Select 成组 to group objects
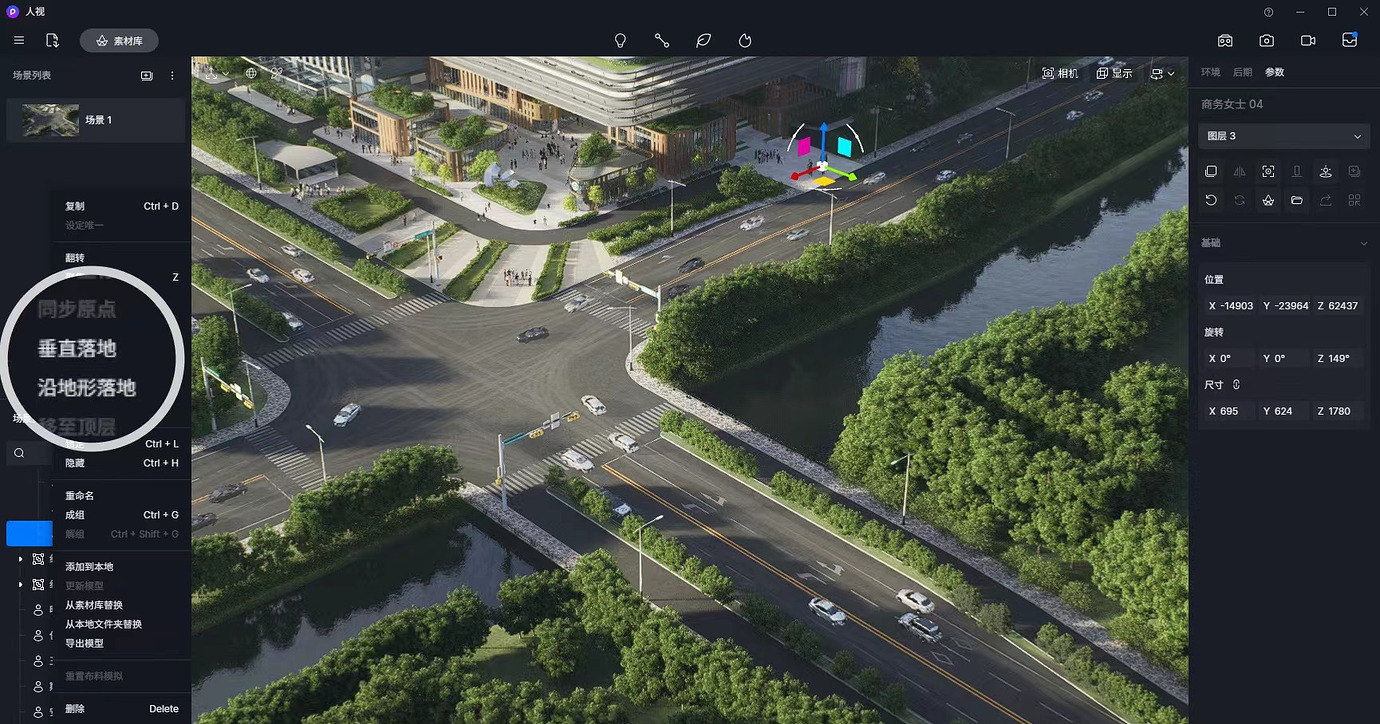Image resolution: width=1380 pixels, height=724 pixels. coord(76,515)
